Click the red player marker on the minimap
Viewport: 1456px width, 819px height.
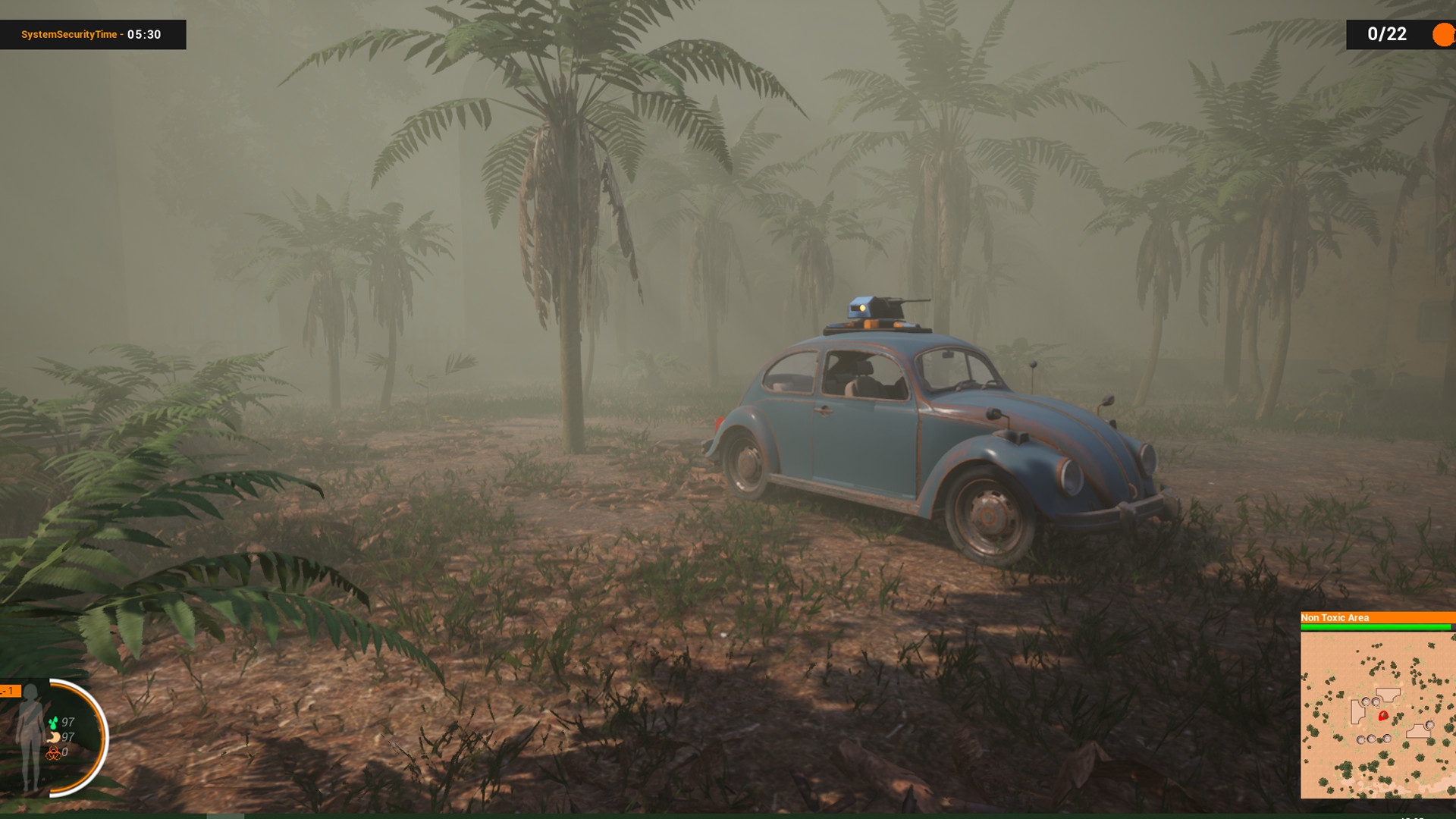[1382, 715]
